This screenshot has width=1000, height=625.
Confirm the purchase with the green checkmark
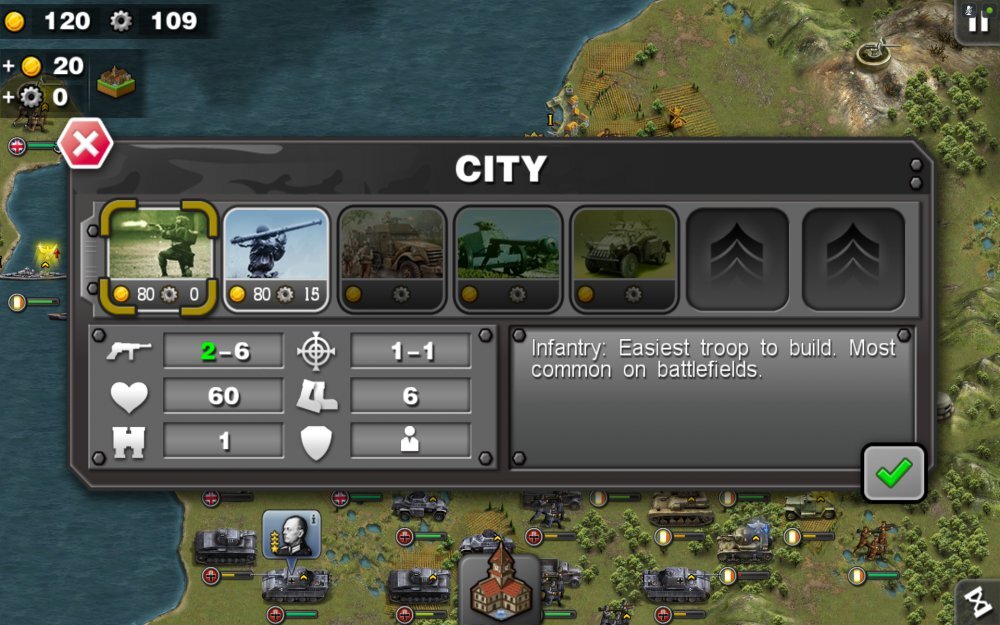click(x=893, y=473)
